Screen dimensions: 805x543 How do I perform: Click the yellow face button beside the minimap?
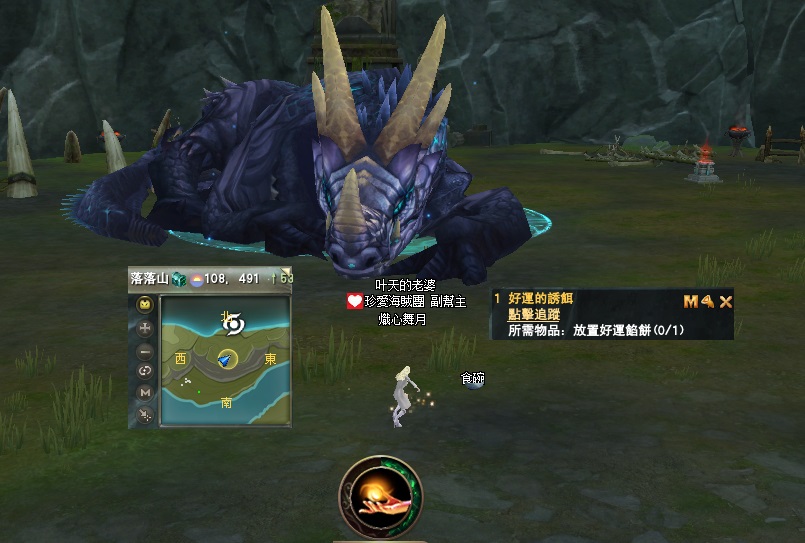145,304
